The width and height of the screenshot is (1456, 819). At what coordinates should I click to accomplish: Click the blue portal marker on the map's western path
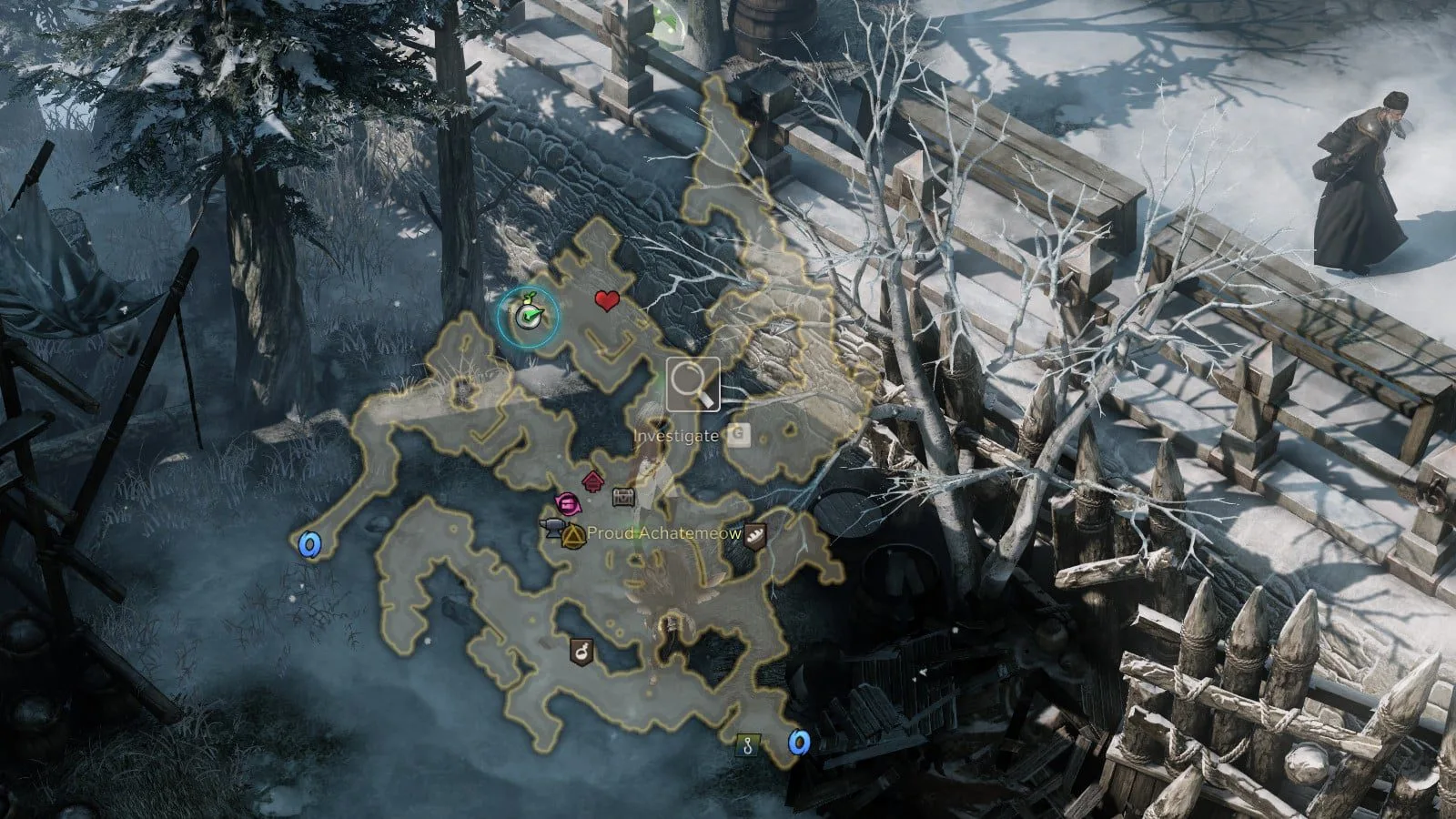pos(310,545)
